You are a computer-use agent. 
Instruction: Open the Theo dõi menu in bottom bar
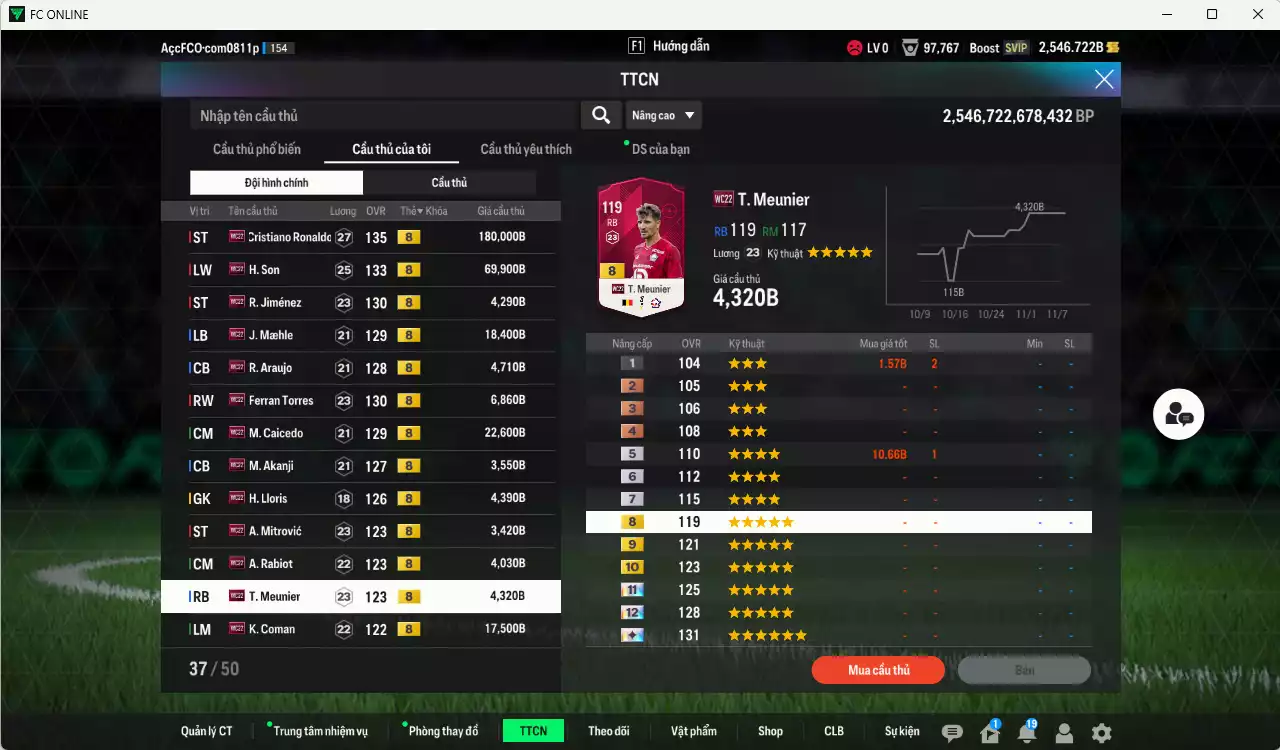tap(609, 731)
